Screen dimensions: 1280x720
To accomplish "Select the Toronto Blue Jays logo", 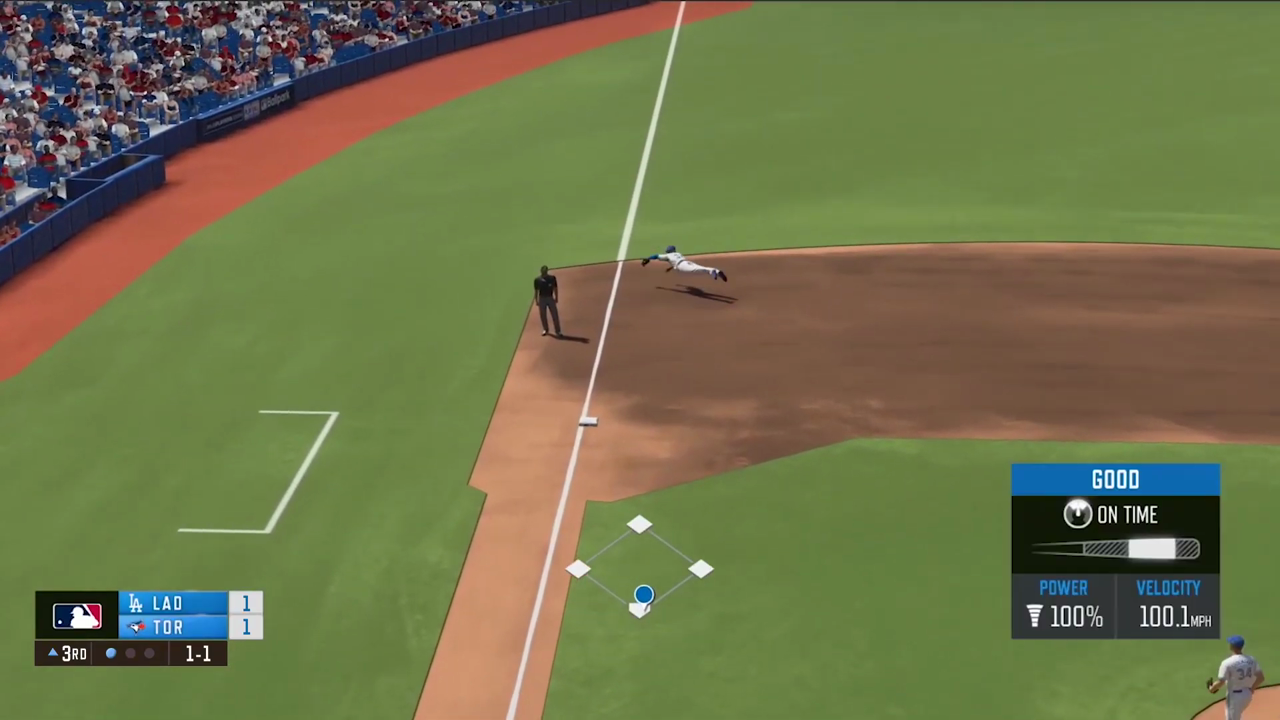I will click(x=135, y=627).
